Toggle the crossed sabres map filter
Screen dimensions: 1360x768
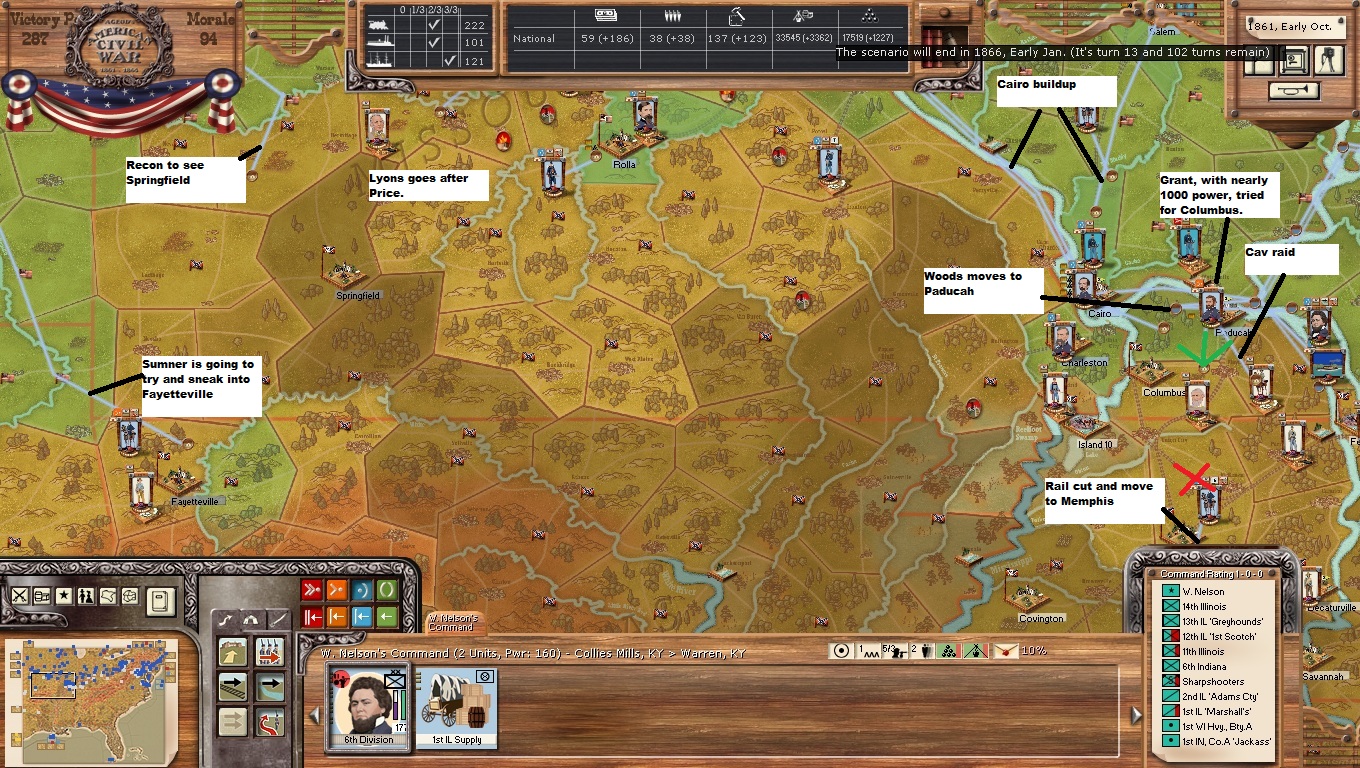click(19, 595)
